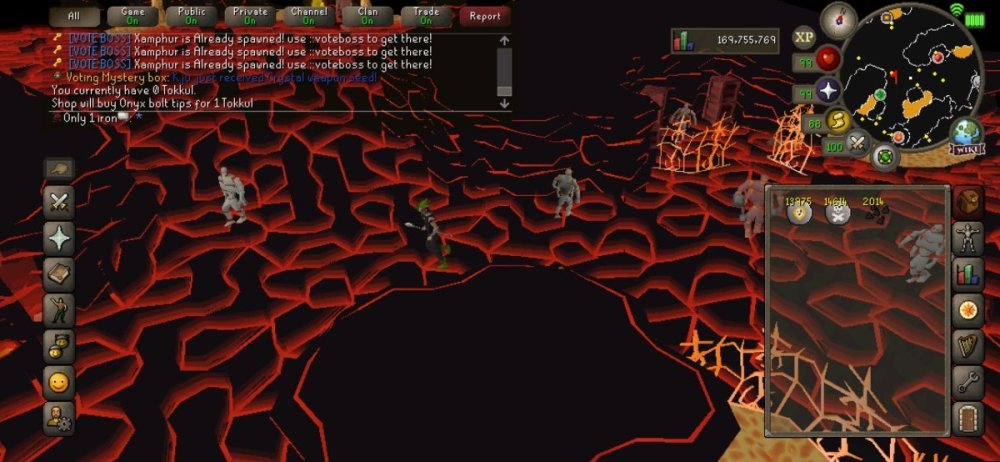This screenshot has height=462, width=1000.
Task: Open the Logout door tab
Action: 967,417
